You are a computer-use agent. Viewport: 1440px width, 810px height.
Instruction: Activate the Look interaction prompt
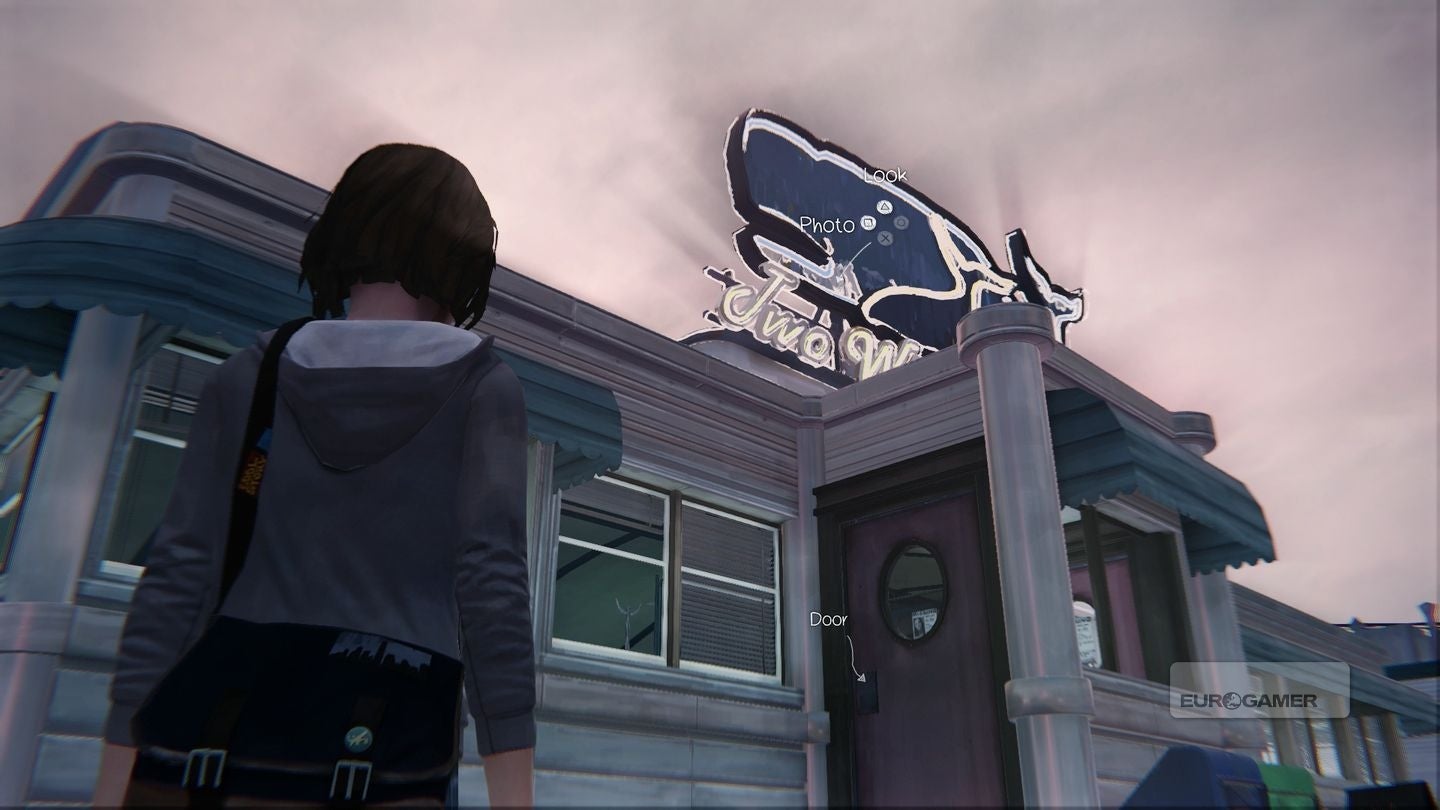[x=885, y=175]
